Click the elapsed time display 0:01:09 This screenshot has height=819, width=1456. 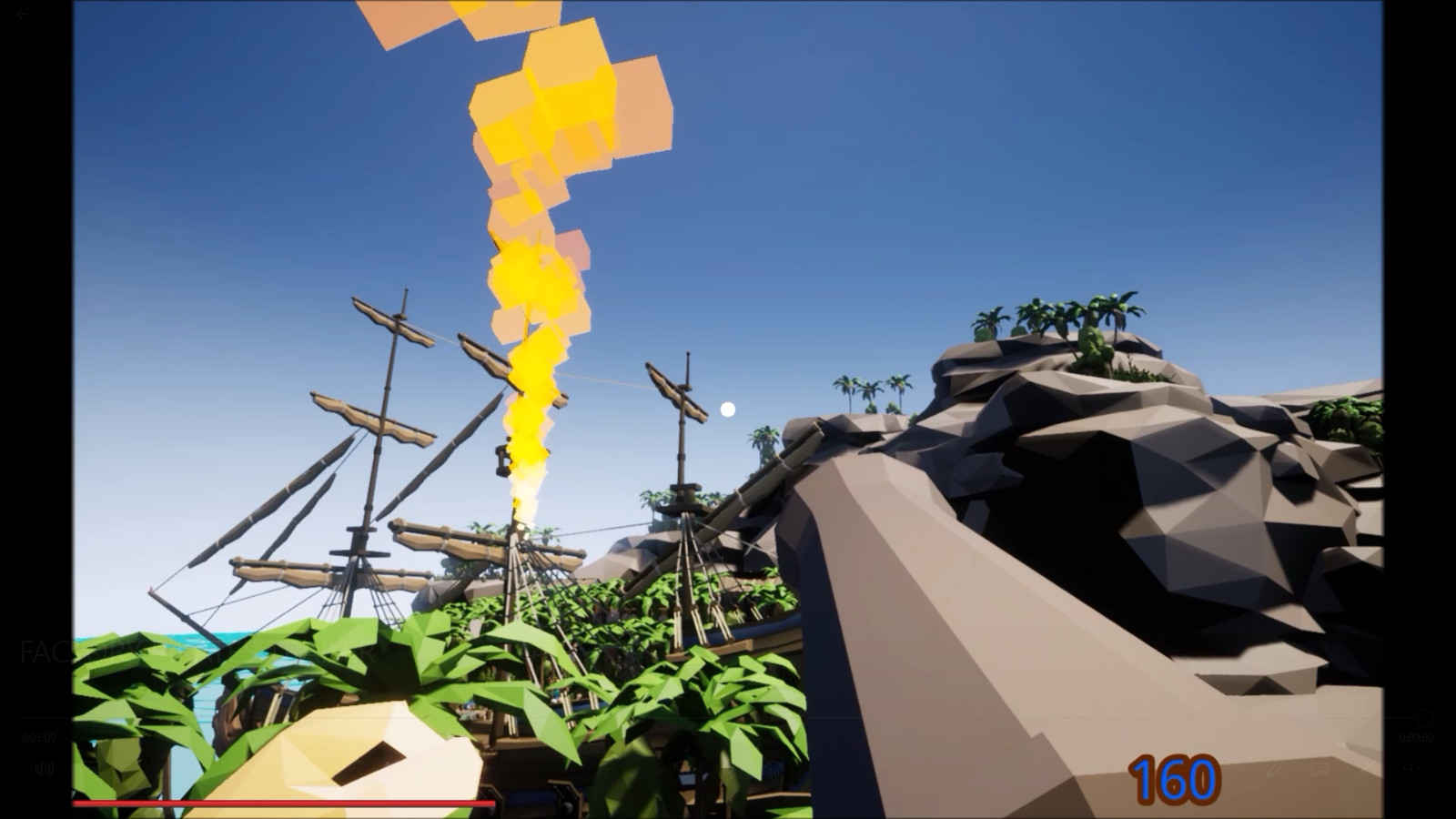(38, 736)
